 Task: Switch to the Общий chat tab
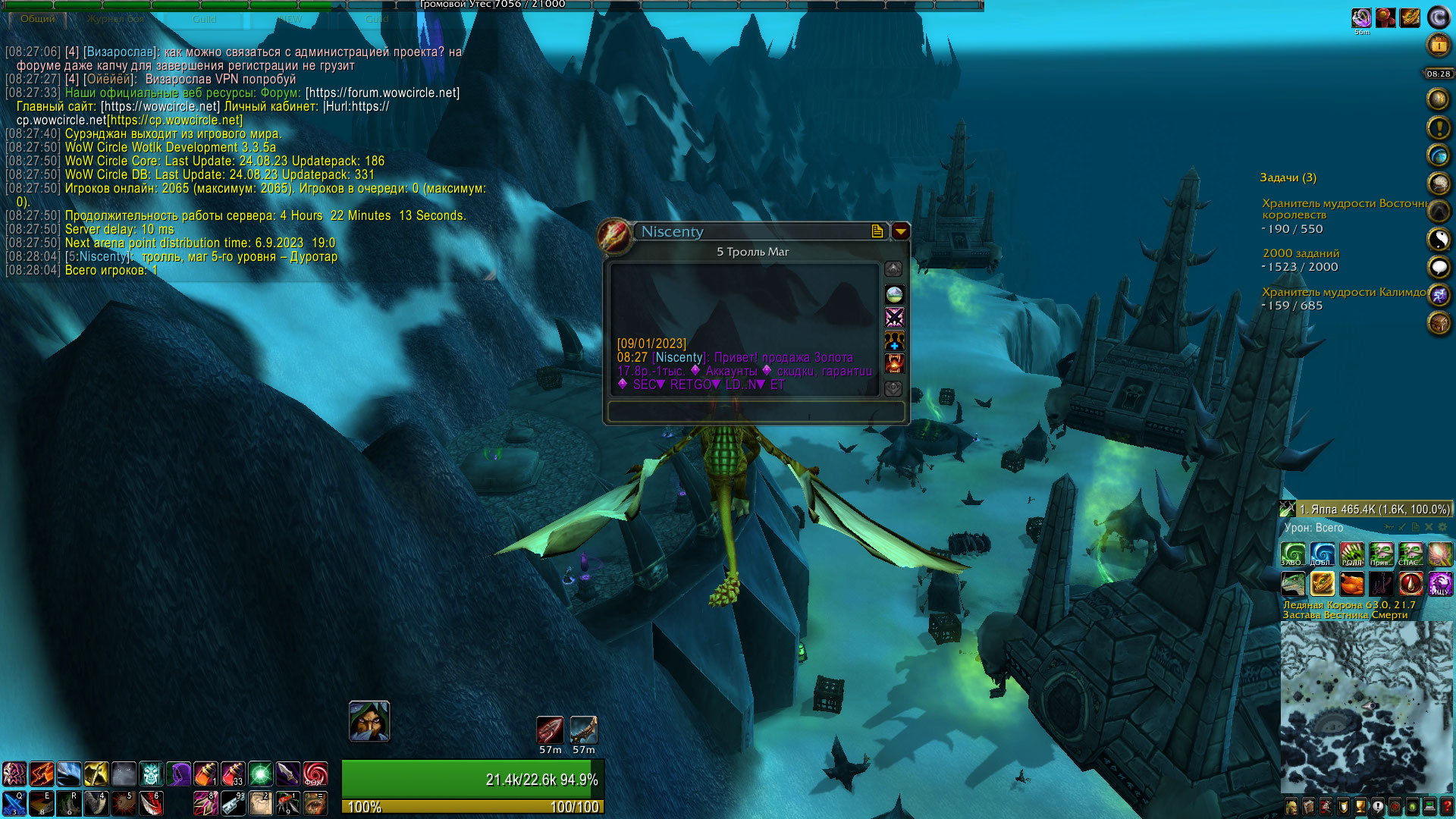pos(37,19)
